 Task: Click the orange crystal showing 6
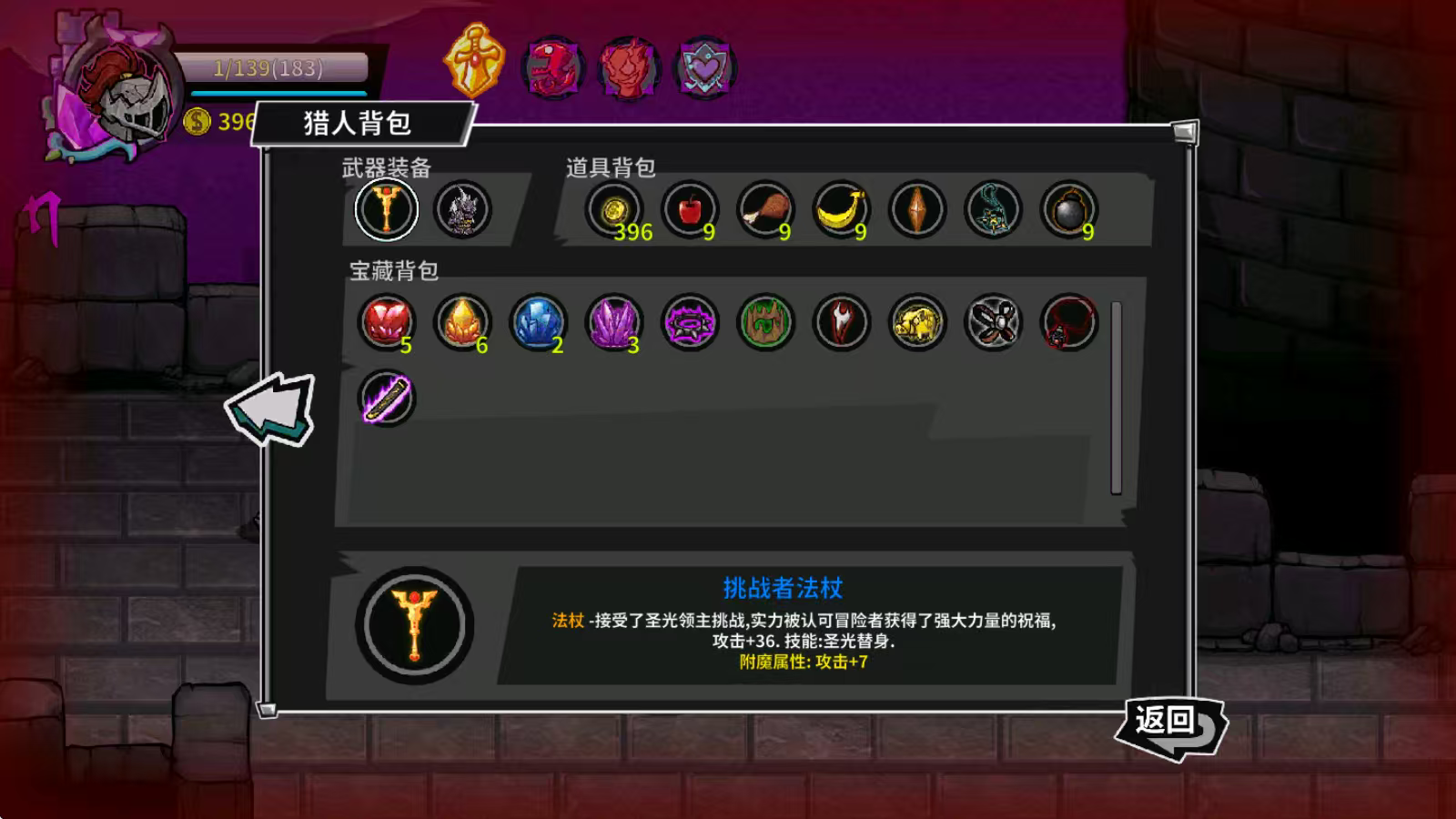pyautogui.click(x=464, y=322)
